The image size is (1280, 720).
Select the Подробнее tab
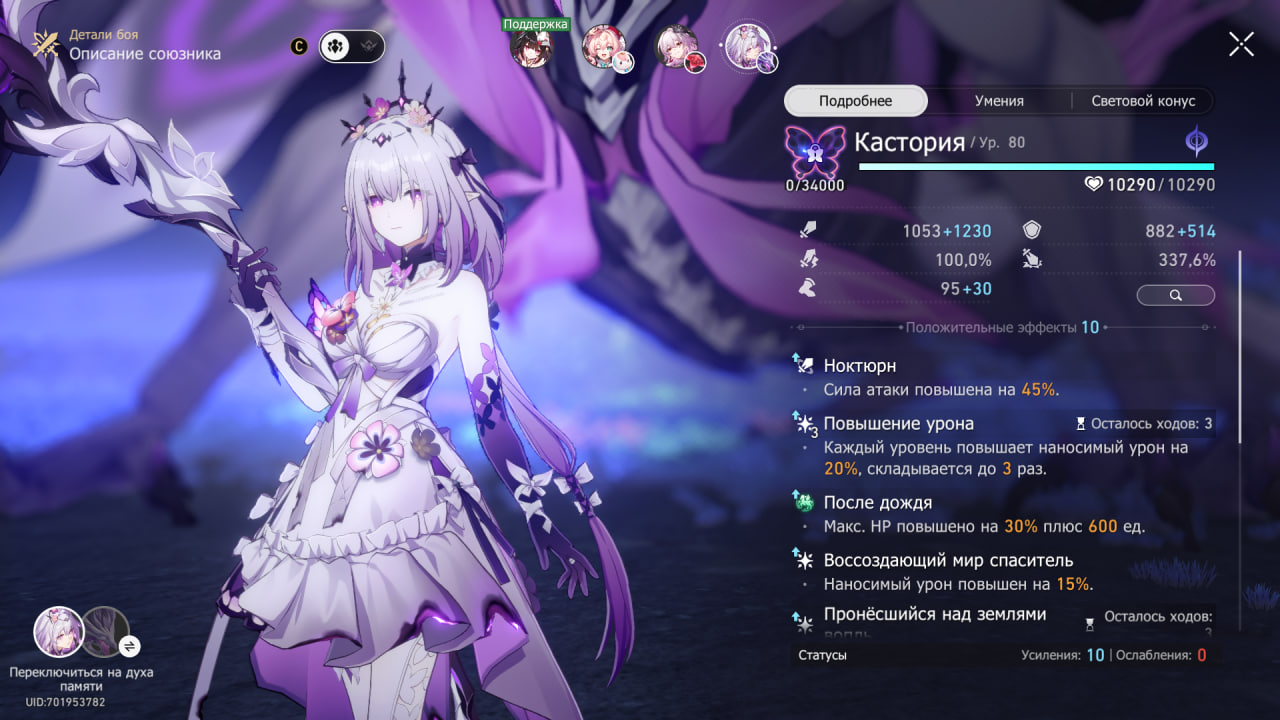coord(855,101)
